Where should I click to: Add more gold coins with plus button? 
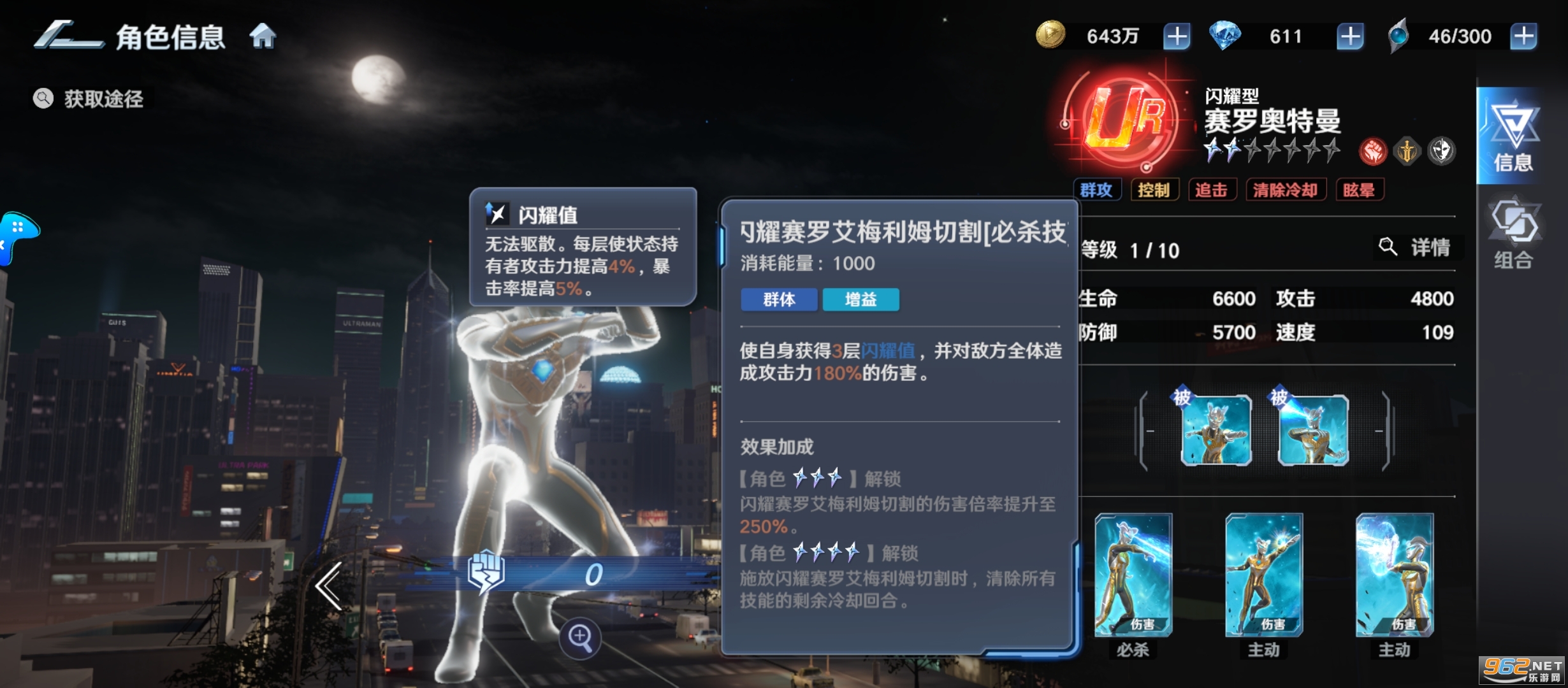[x=1176, y=36]
